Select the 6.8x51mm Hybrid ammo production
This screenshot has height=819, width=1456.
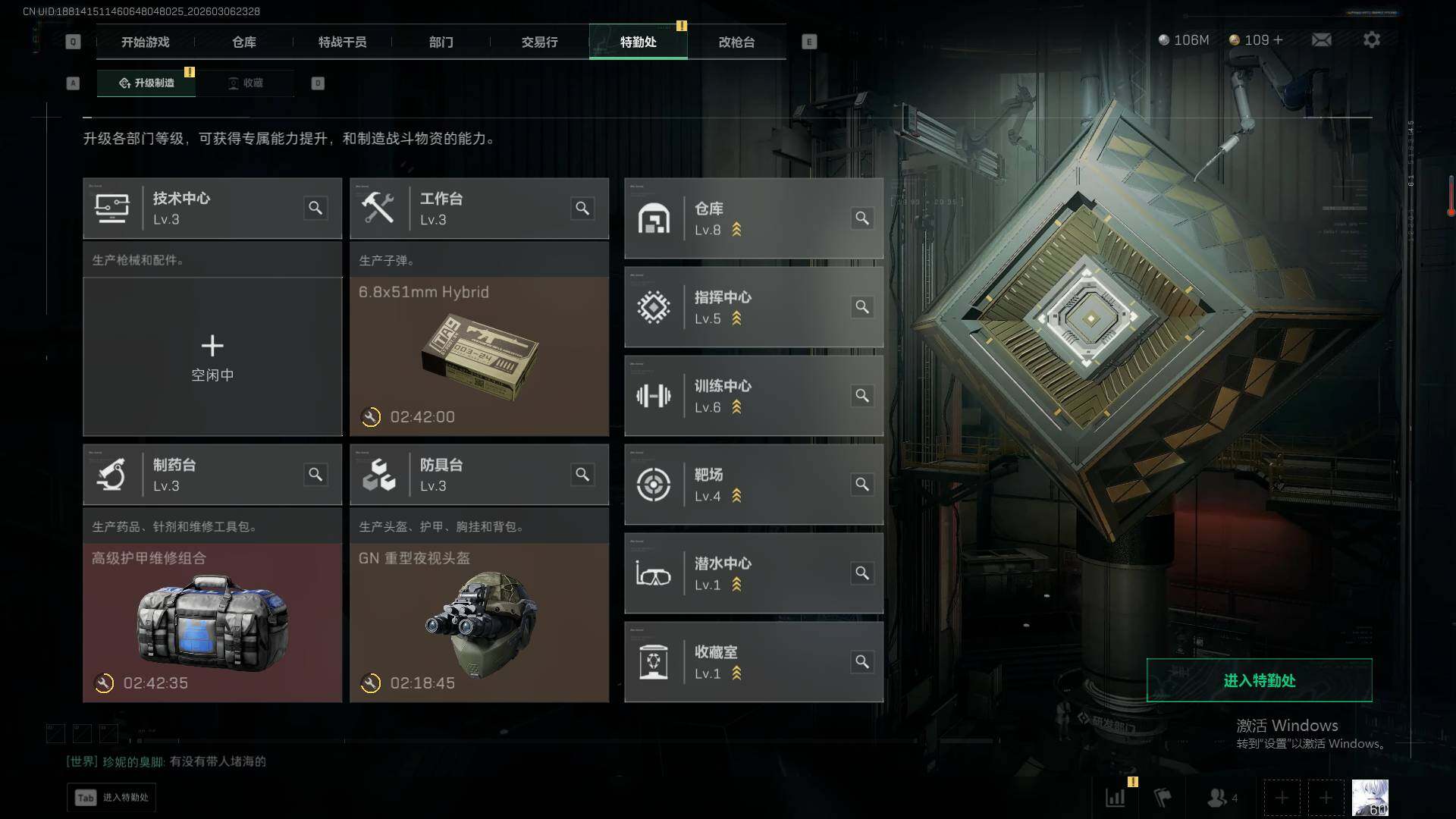coord(479,356)
